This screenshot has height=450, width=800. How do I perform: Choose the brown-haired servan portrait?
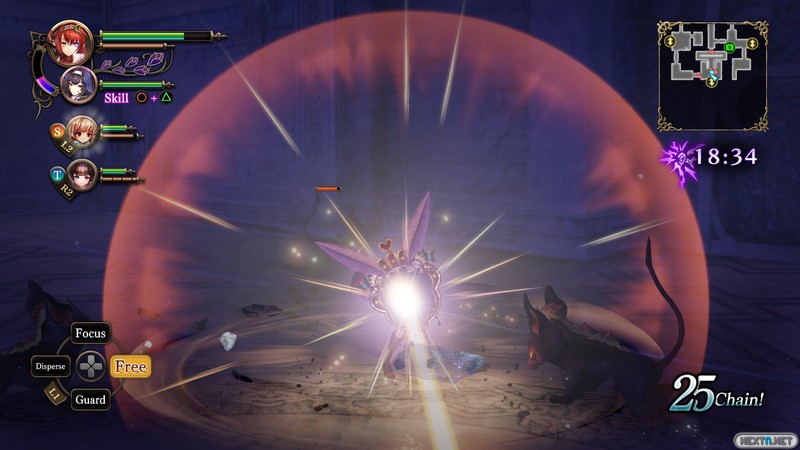pos(82,174)
